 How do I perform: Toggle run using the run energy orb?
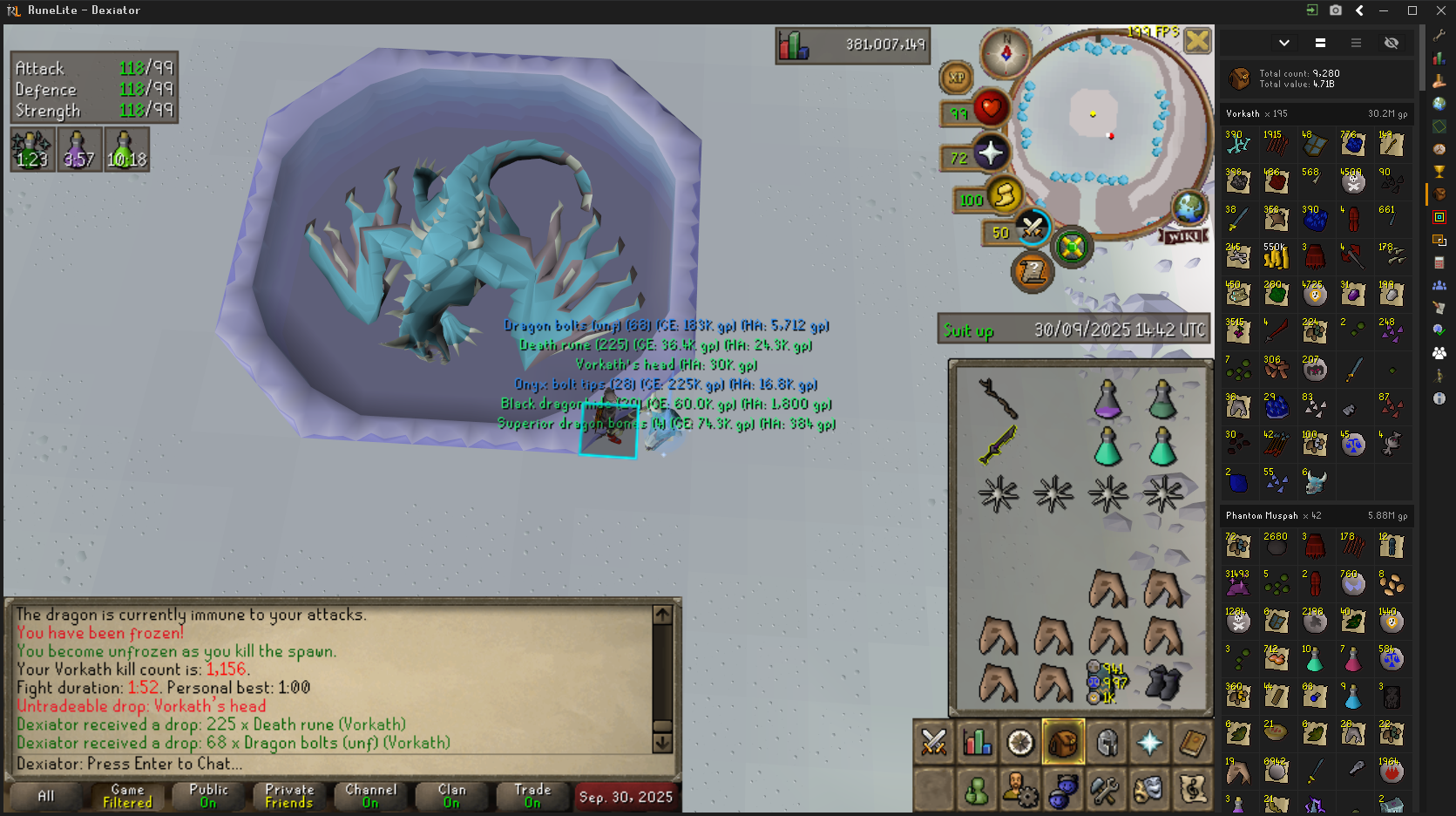pyautogui.click(x=1005, y=195)
